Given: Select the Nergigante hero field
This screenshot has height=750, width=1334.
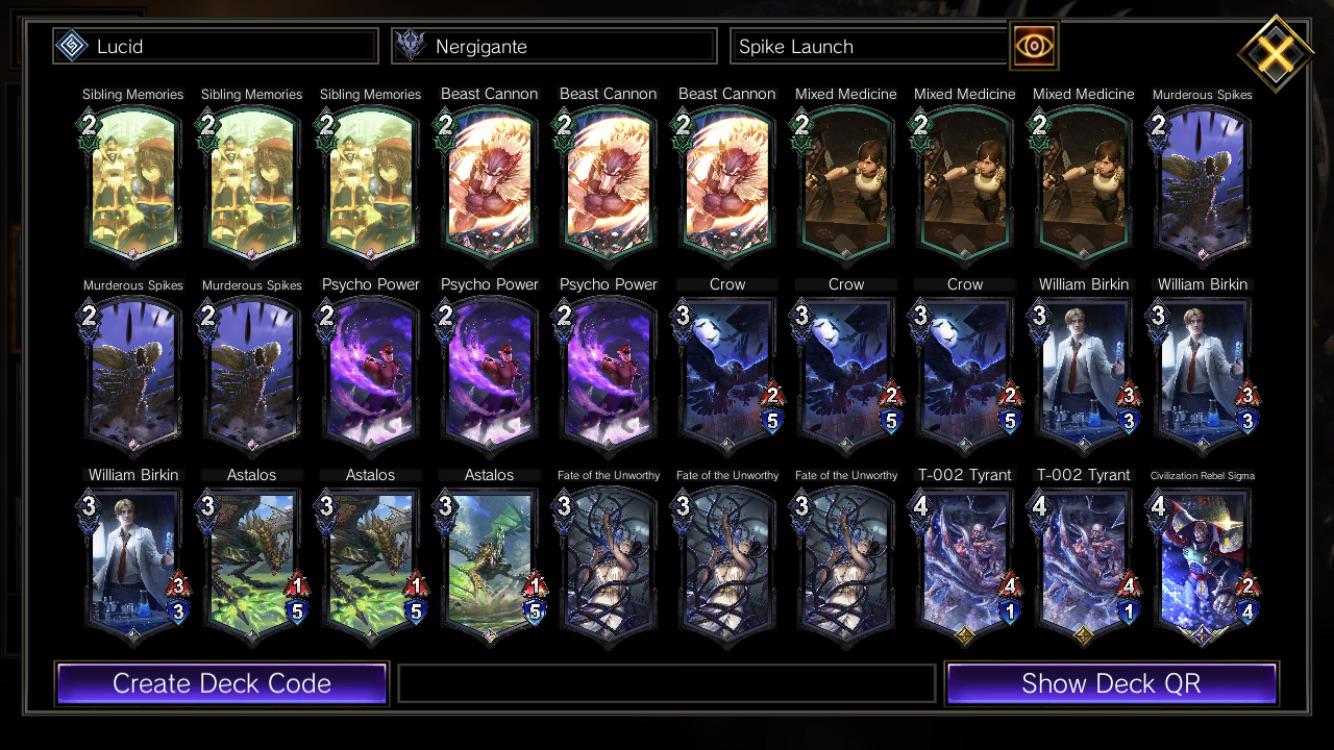Looking at the screenshot, I should coord(553,44).
